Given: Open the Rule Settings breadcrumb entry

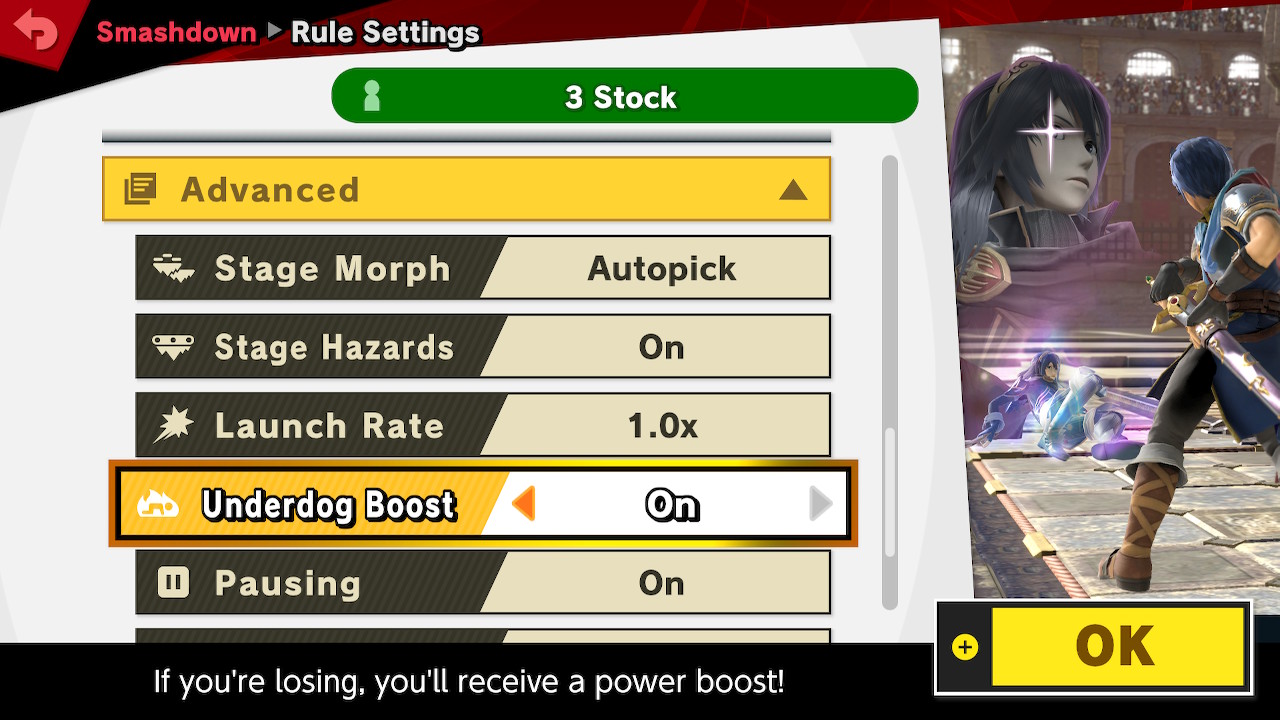Looking at the screenshot, I should pos(383,32).
